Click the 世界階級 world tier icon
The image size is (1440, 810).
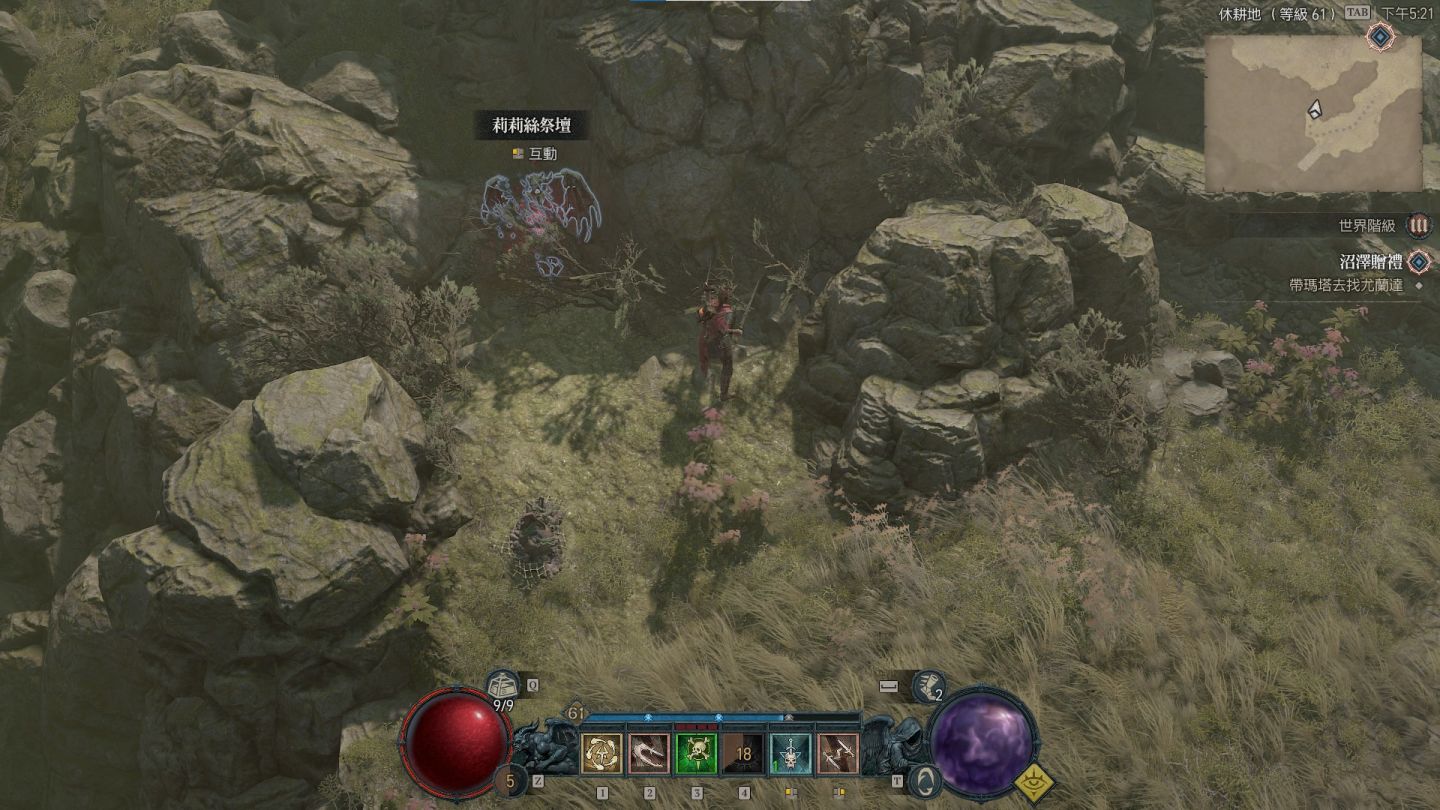[x=1418, y=225]
